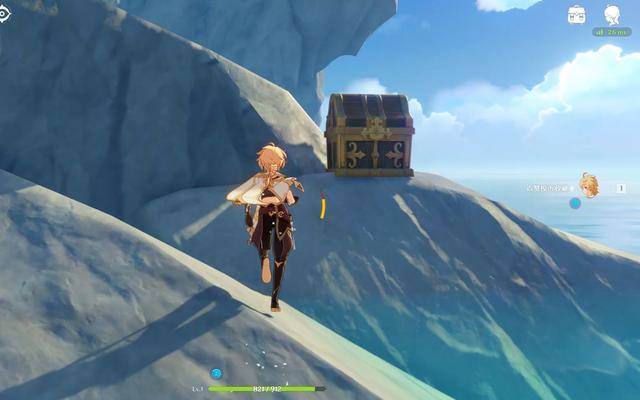640x400 pixels.
Task: Open the Paimon menu
Action: pos(612,14)
